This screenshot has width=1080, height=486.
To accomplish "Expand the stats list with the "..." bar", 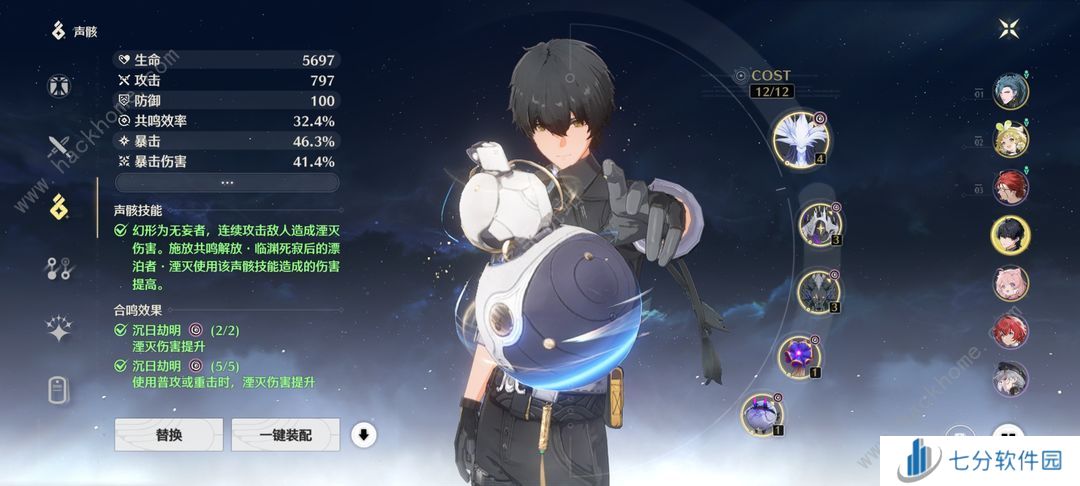I will [227, 183].
